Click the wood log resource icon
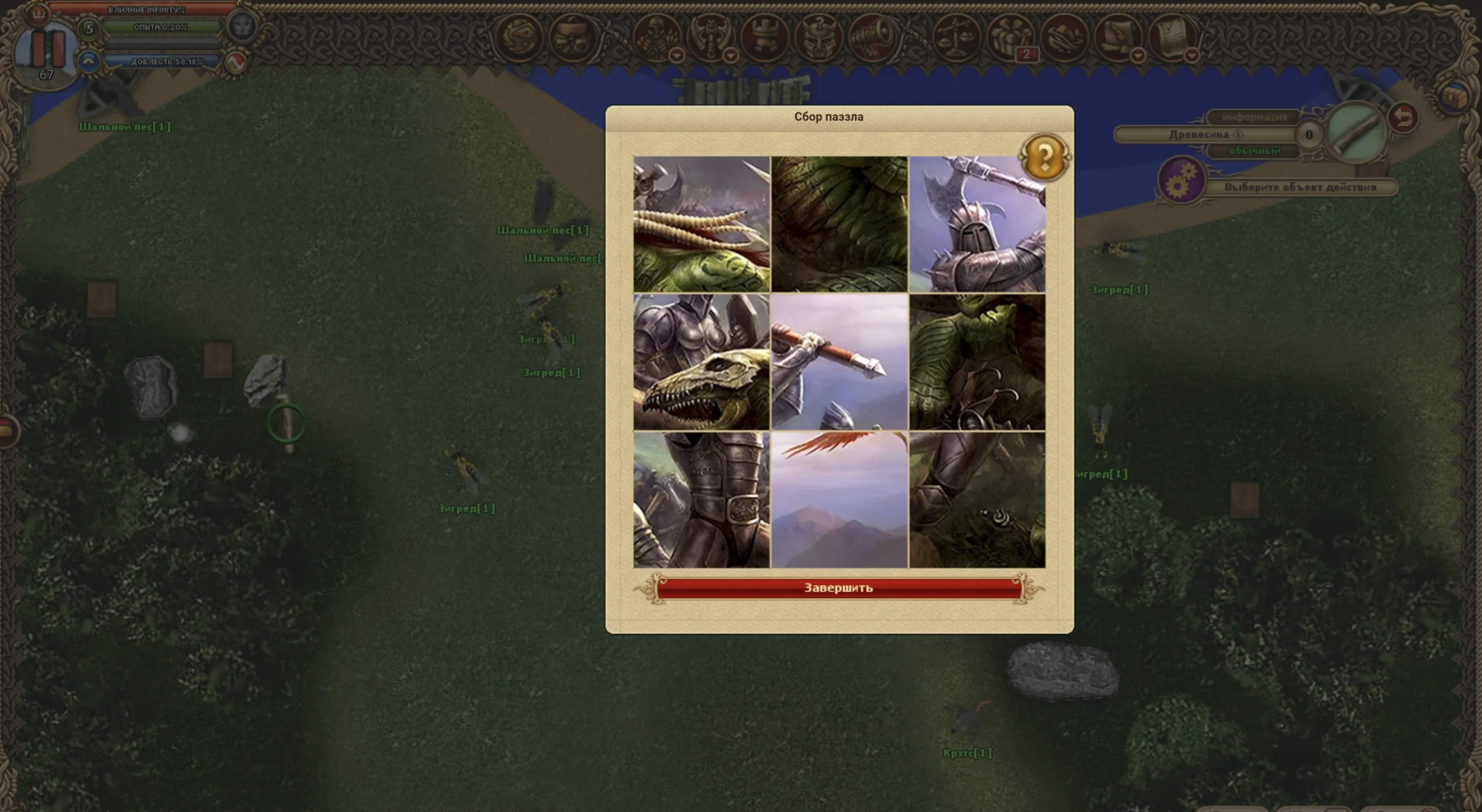1482x812 pixels. click(x=1355, y=133)
